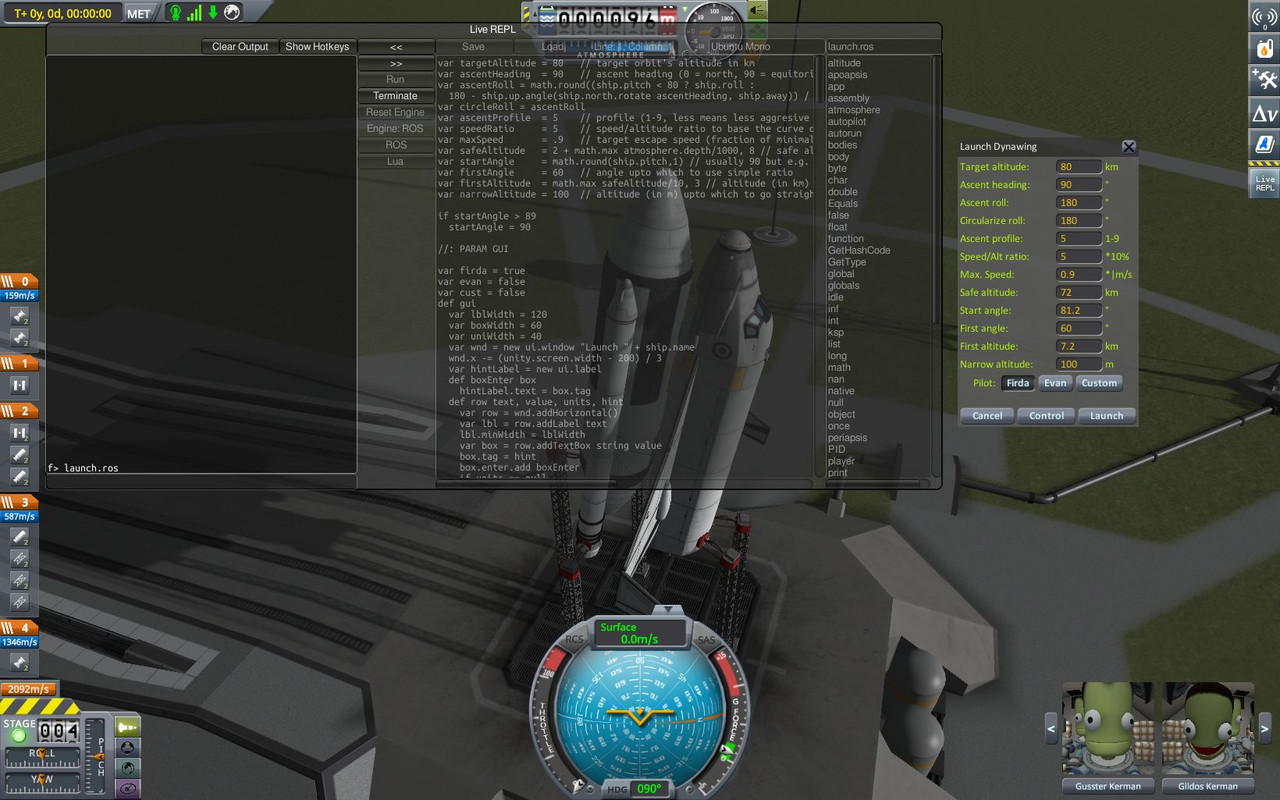This screenshot has width=1280, height=800.
Task: Run the script with the Run button
Action: click(394, 79)
